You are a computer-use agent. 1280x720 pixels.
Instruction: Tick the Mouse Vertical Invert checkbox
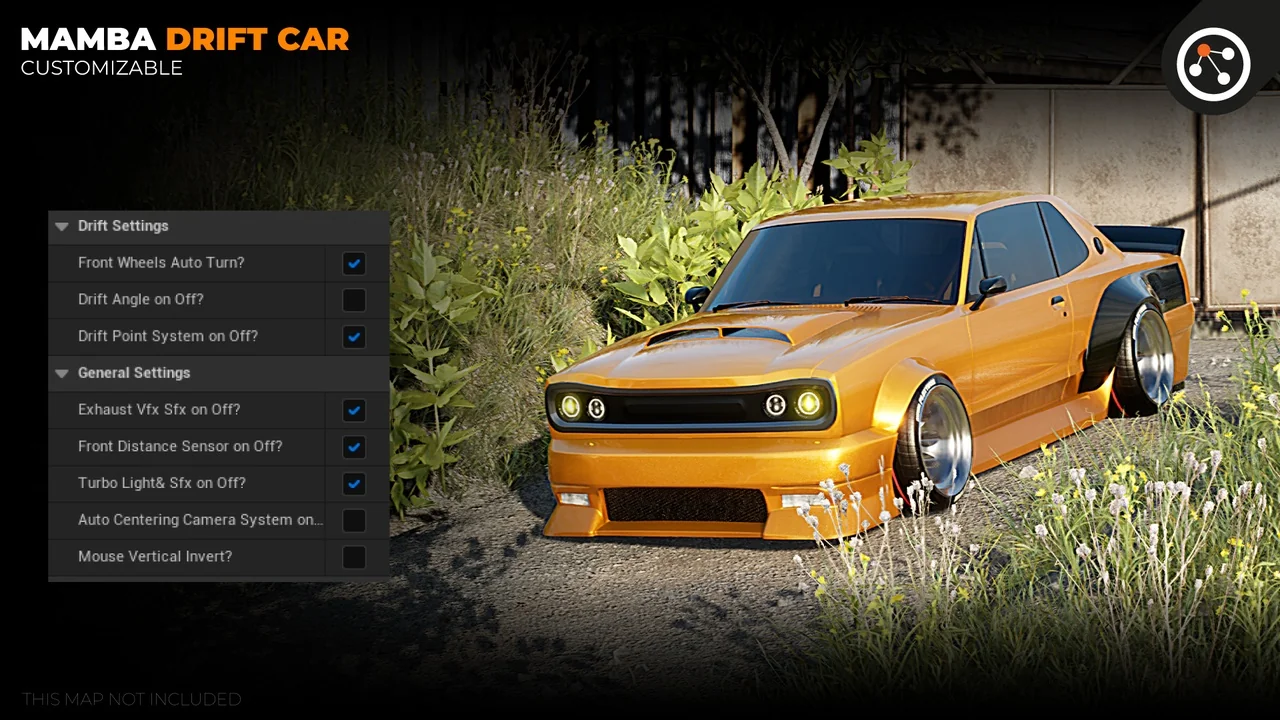point(354,557)
